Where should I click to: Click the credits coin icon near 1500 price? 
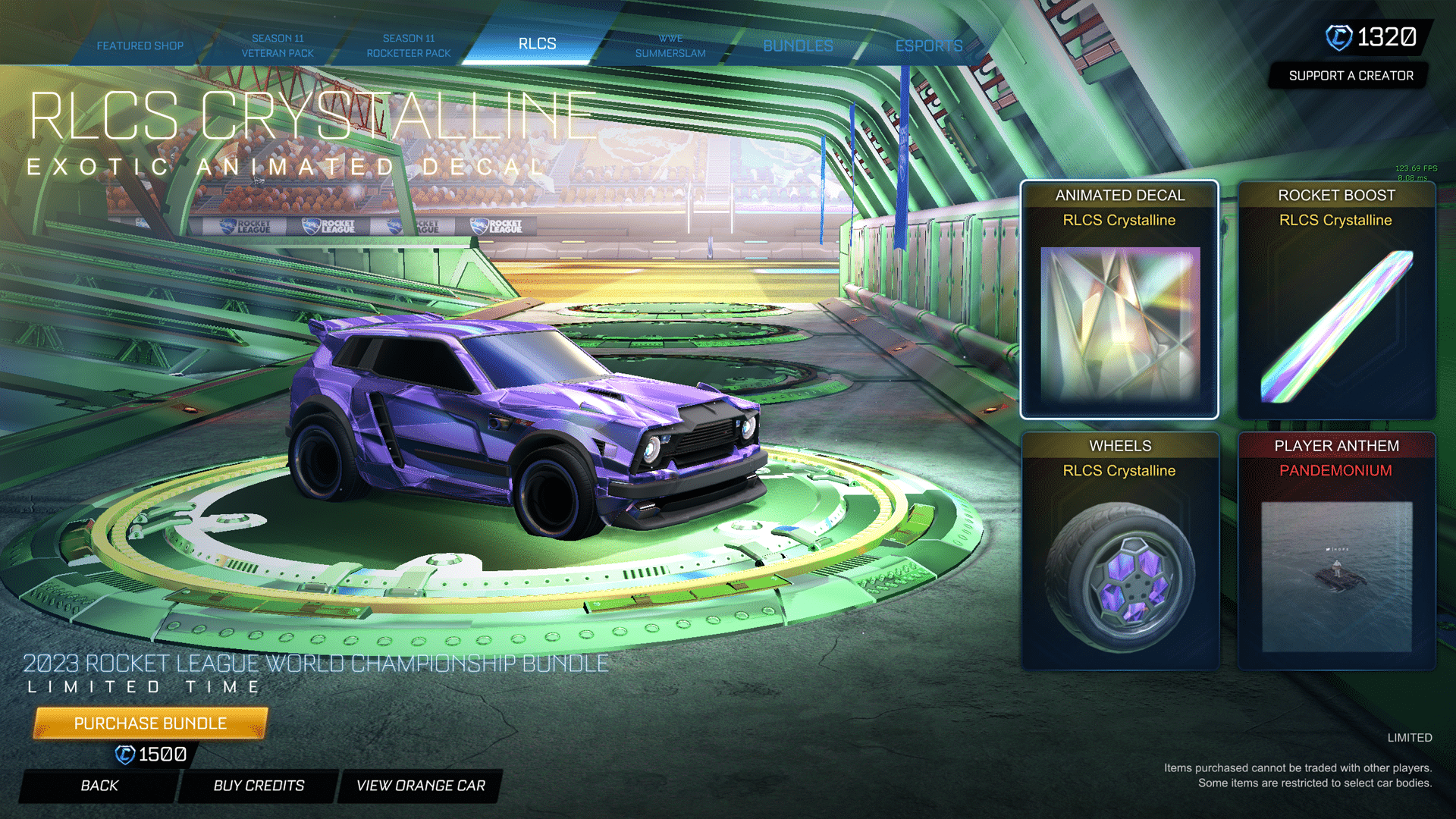(121, 754)
